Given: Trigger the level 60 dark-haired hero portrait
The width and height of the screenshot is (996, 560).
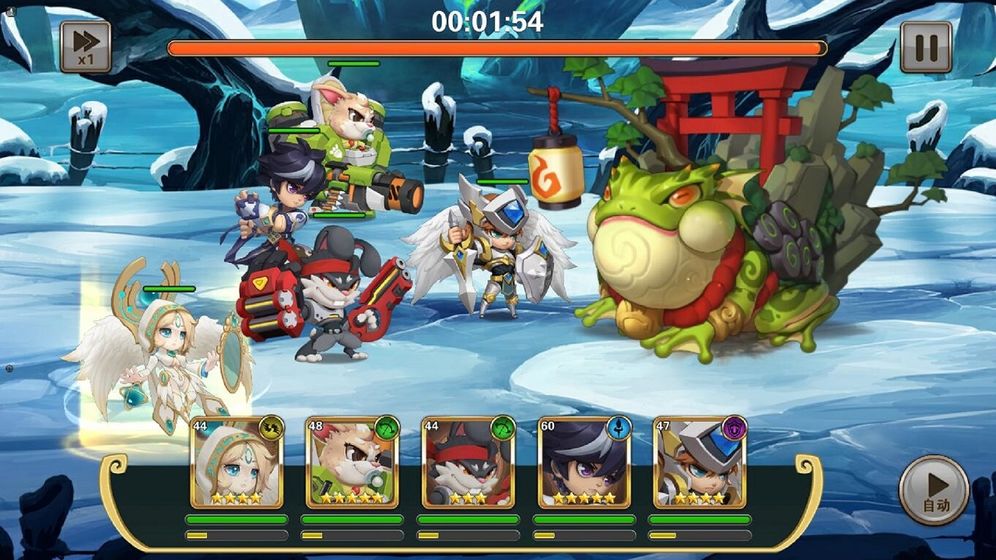Looking at the screenshot, I should tap(584, 463).
